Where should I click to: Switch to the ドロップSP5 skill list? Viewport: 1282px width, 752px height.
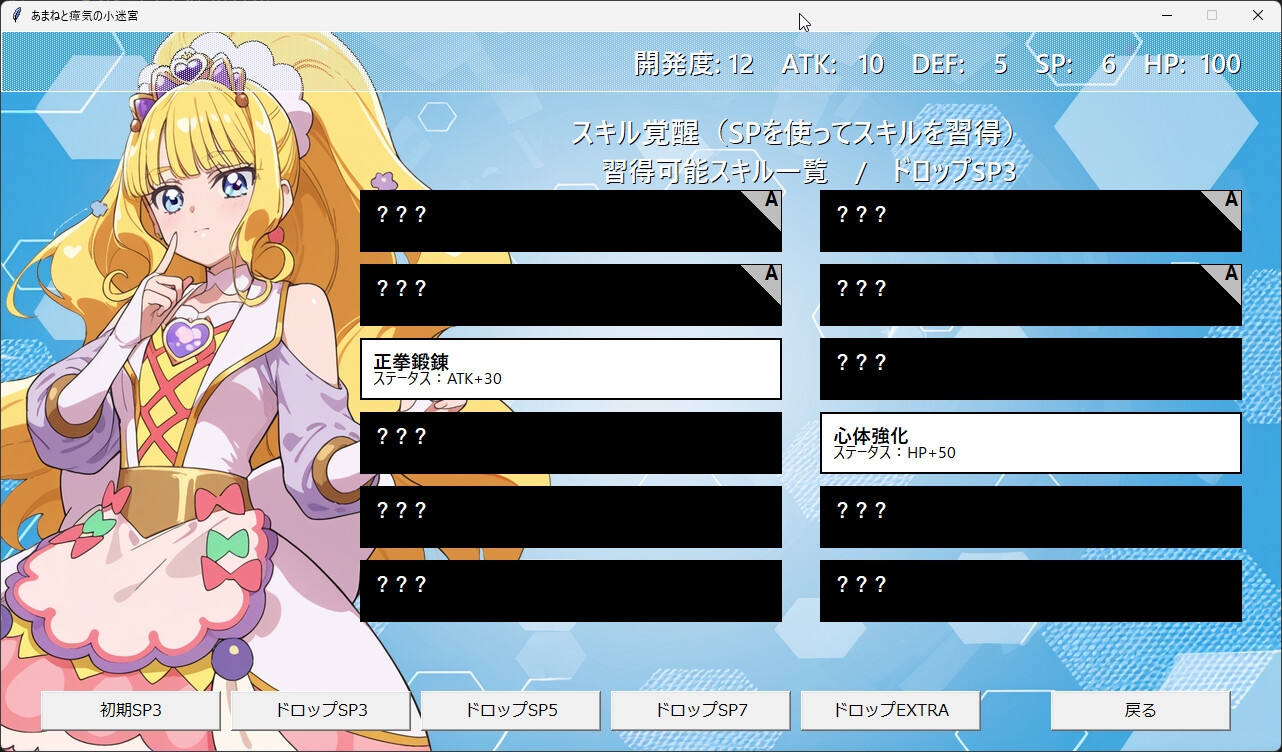(x=510, y=710)
